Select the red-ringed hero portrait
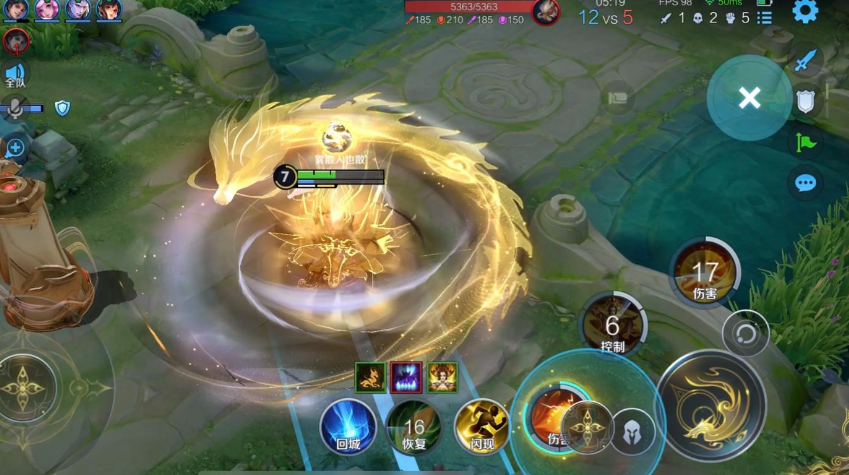Screen dimensions: 849x475 pyautogui.click(x=15, y=41)
